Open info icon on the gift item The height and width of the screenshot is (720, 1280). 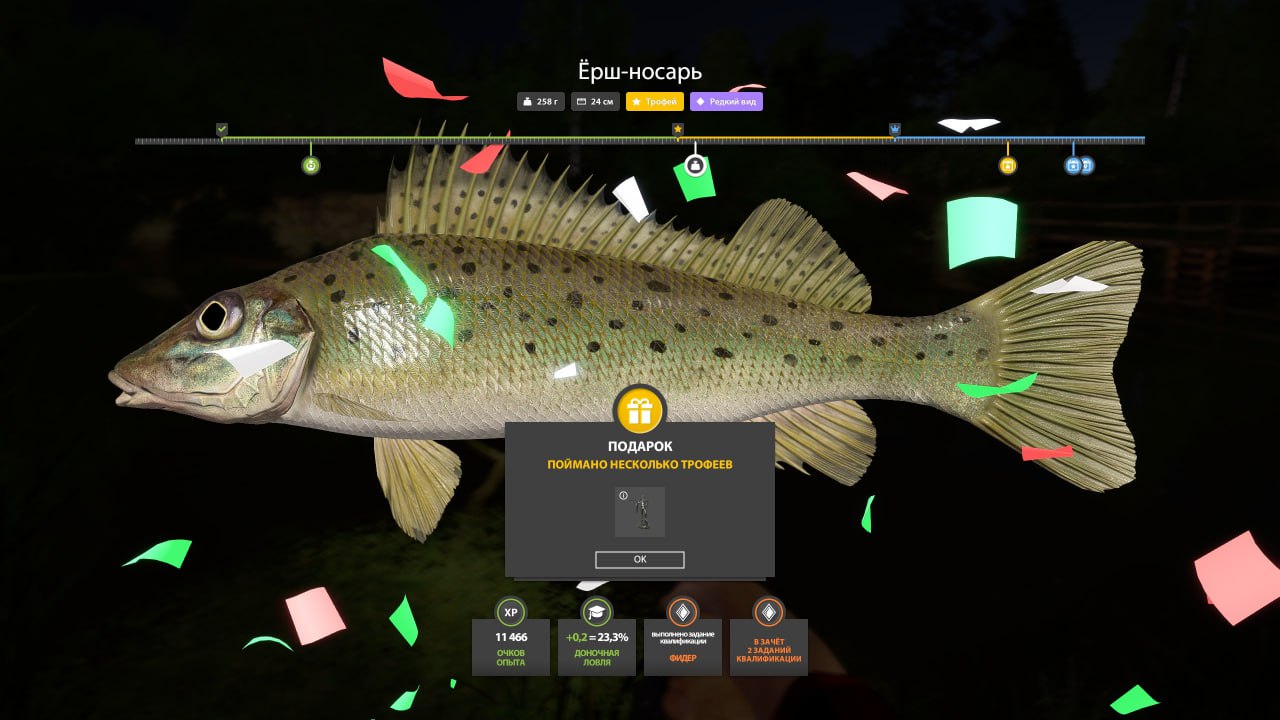tap(623, 495)
